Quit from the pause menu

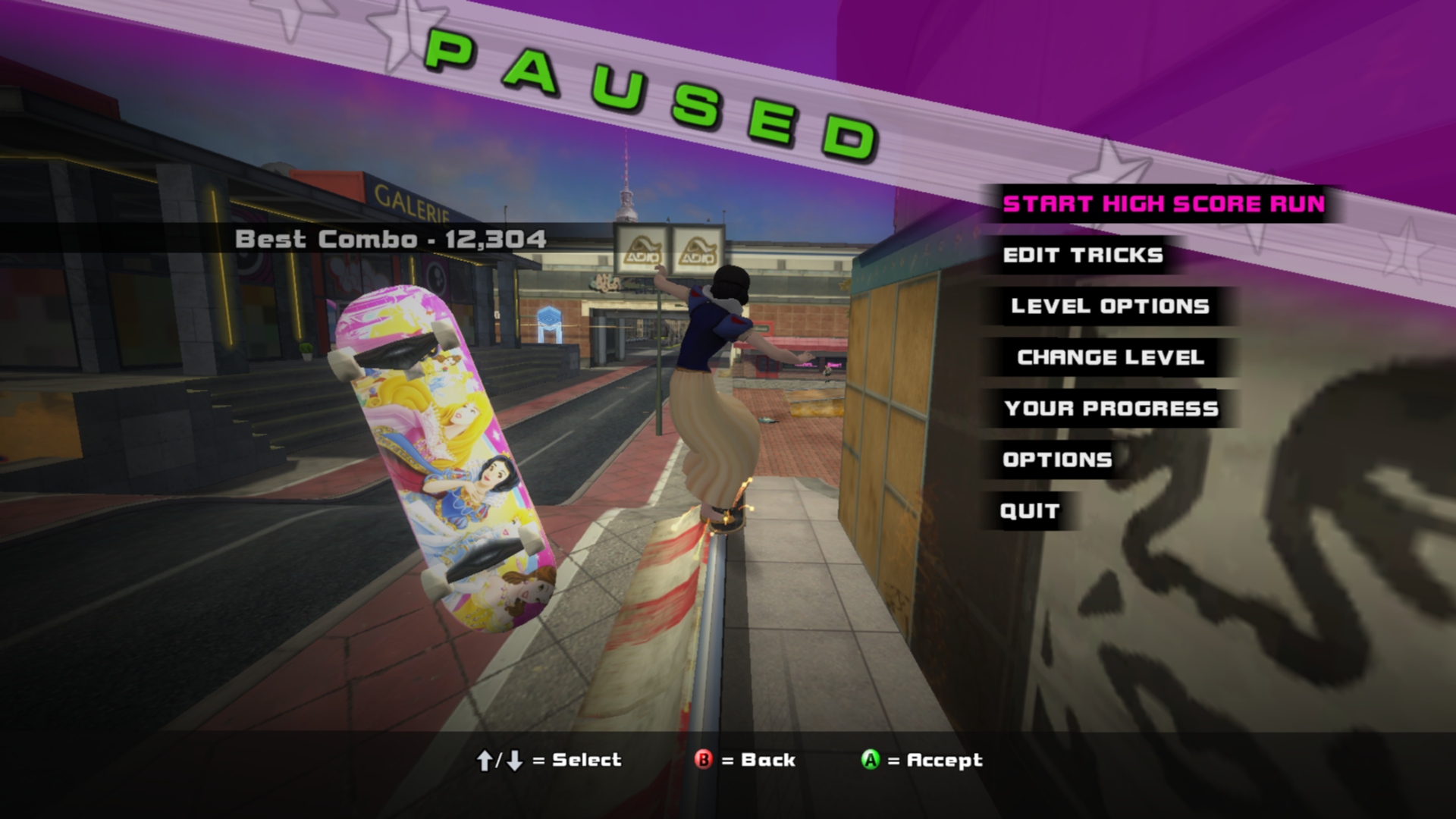[1029, 511]
